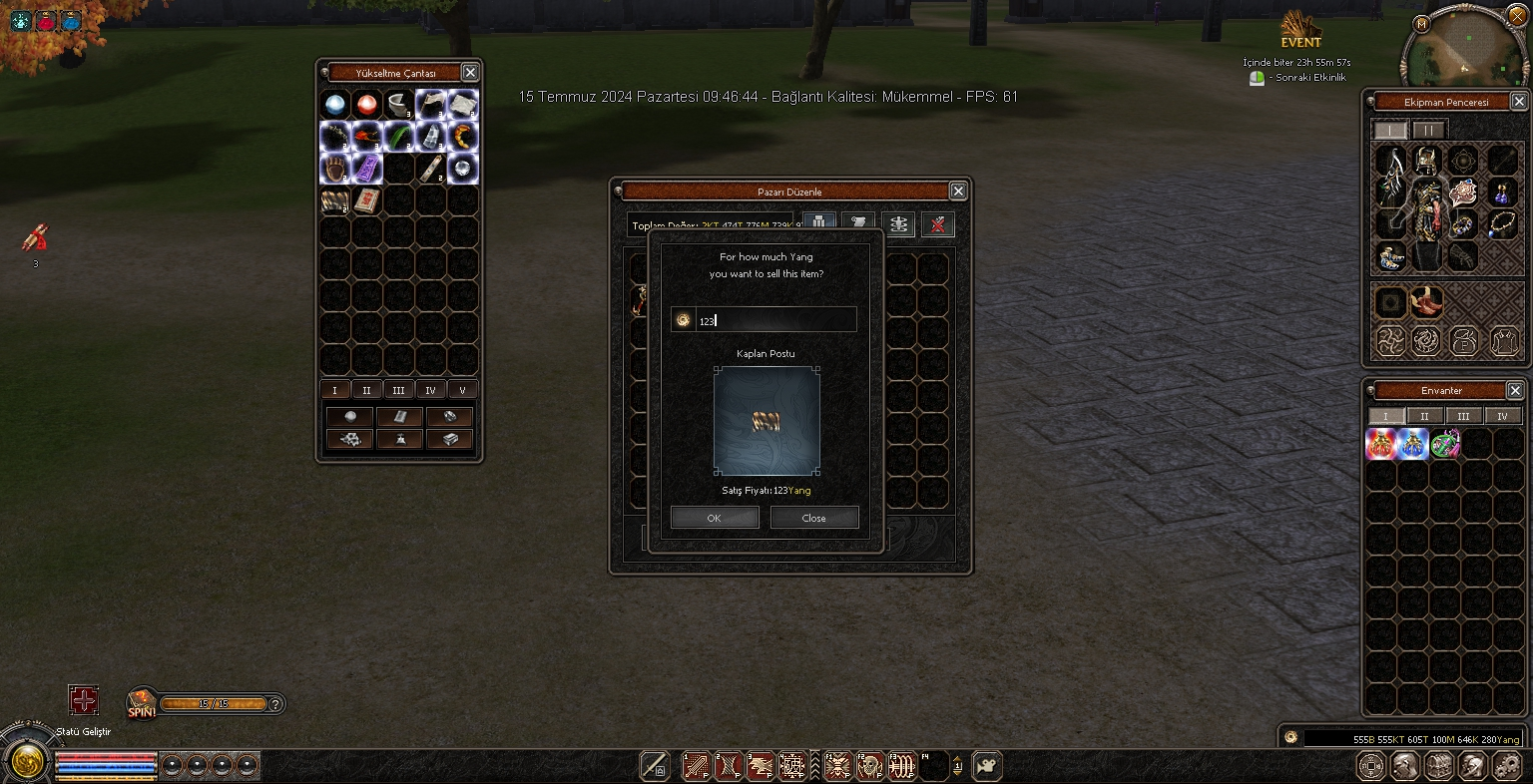Confirm the sale price with OK

pos(715,518)
